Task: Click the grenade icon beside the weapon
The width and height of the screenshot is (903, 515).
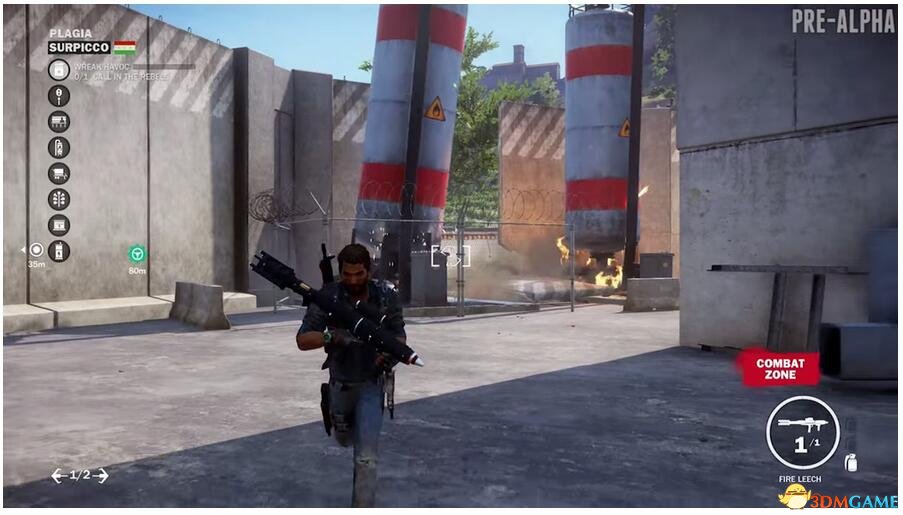Action: [x=851, y=462]
